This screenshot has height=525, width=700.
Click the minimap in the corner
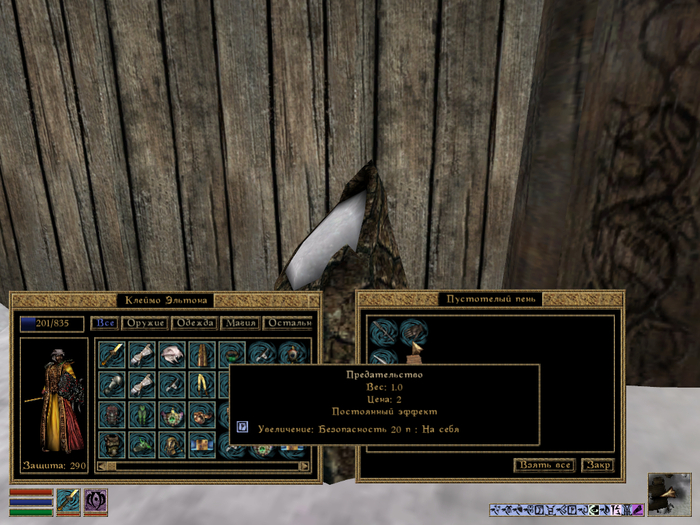point(669,494)
